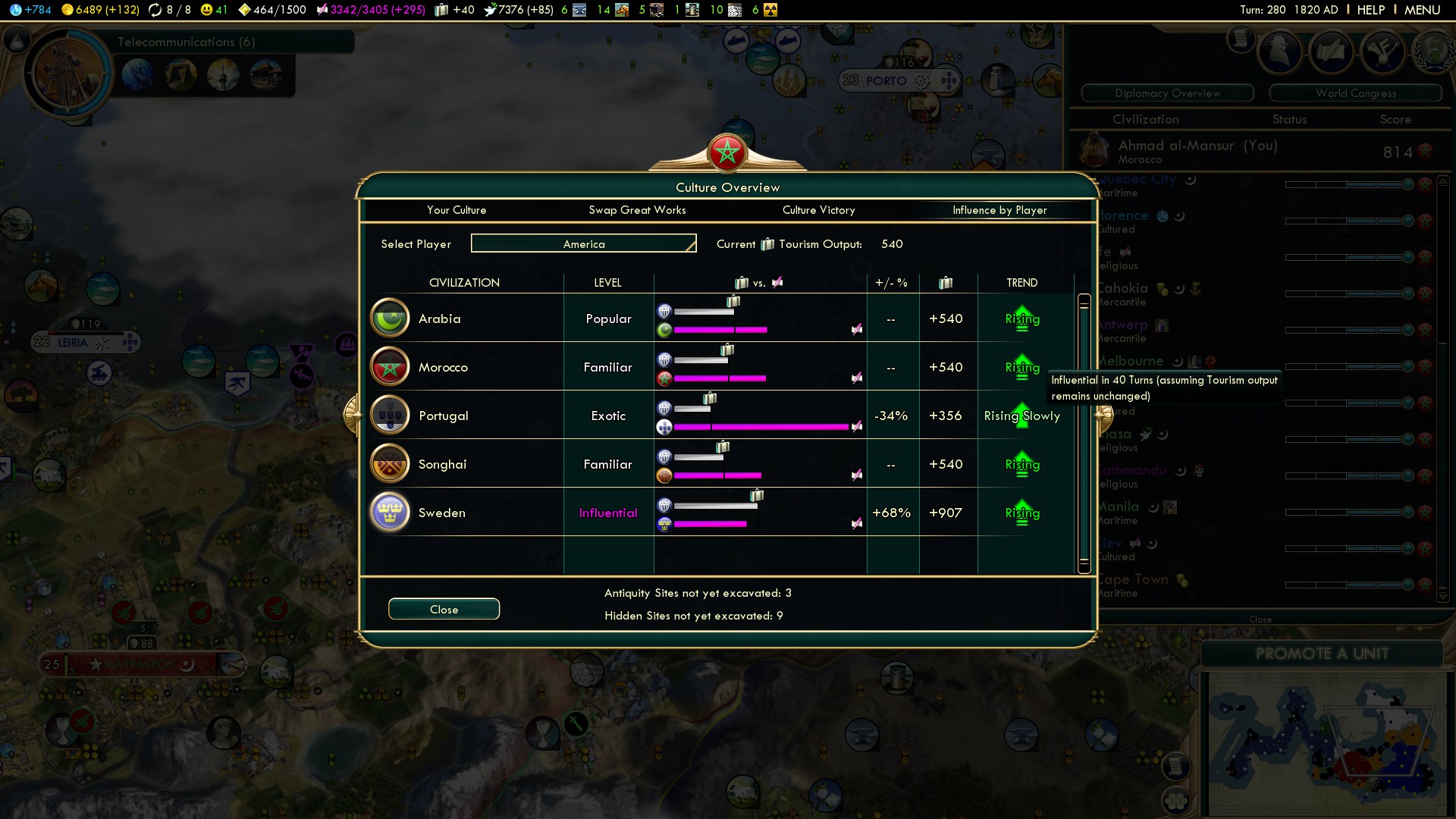The image size is (1456, 819).
Task: Select the Songhai civilization row
Action: tap(442, 464)
